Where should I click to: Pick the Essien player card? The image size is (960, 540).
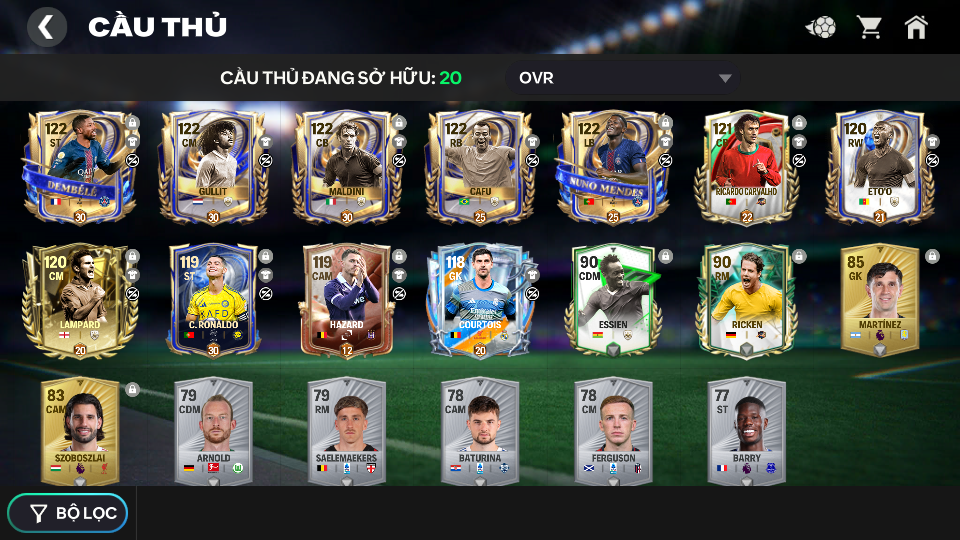click(x=612, y=300)
